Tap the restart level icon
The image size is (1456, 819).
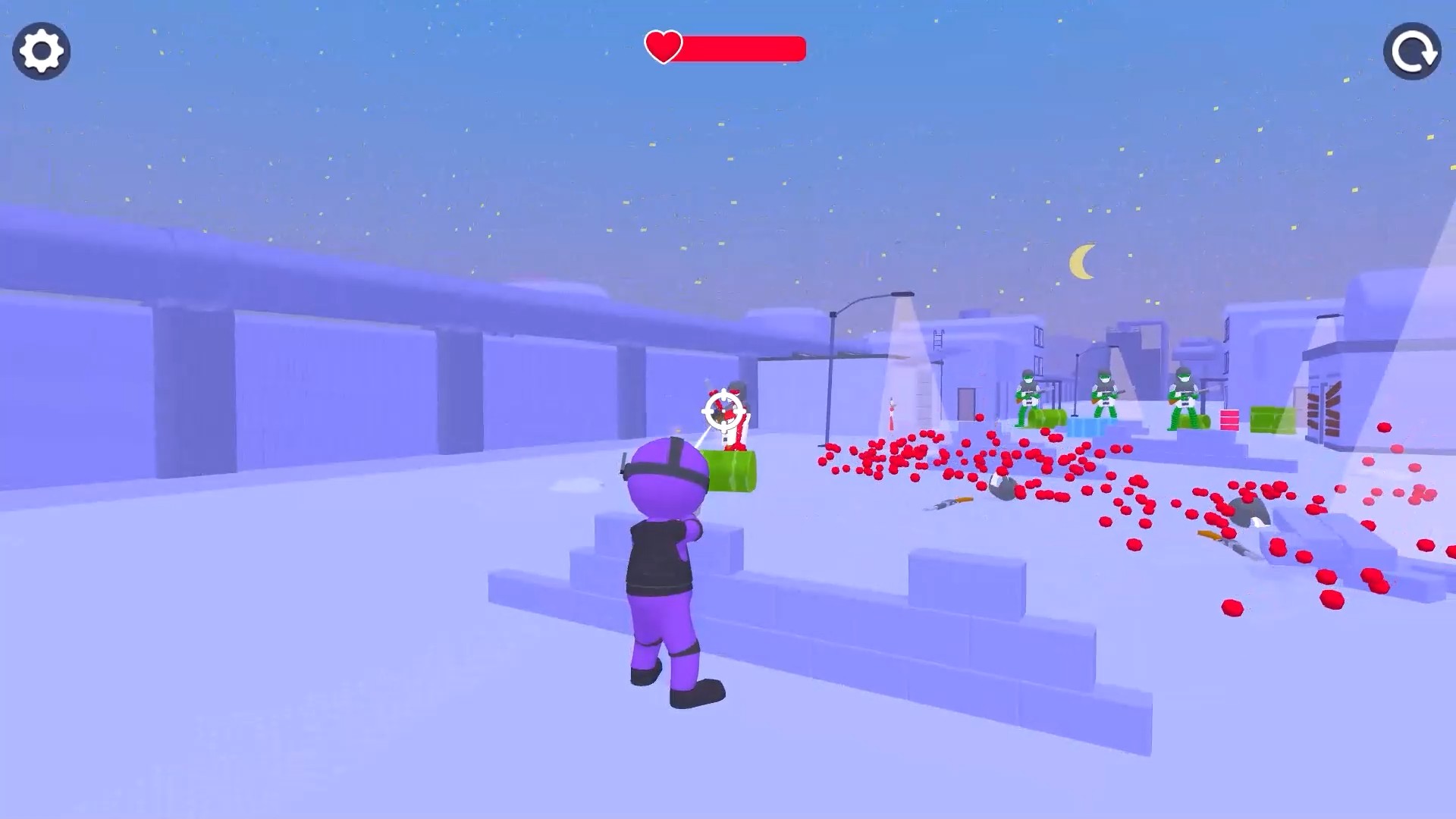pos(1412,52)
